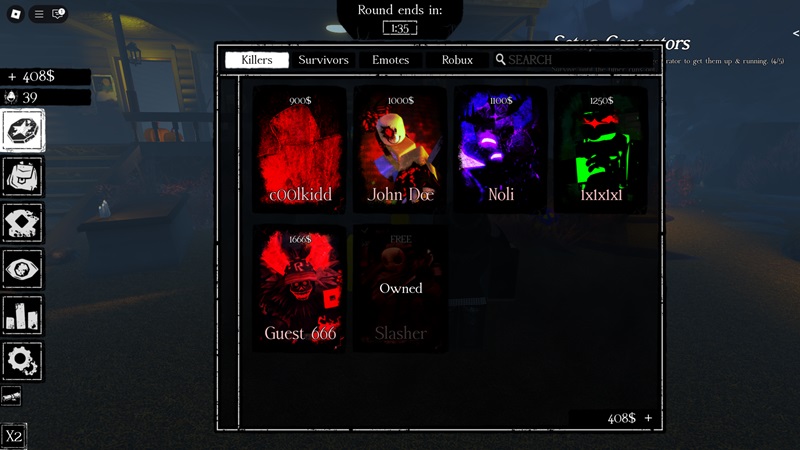The image size is (800, 450).
Task: Open the eye spectate icon
Action: pyautogui.click(x=23, y=268)
